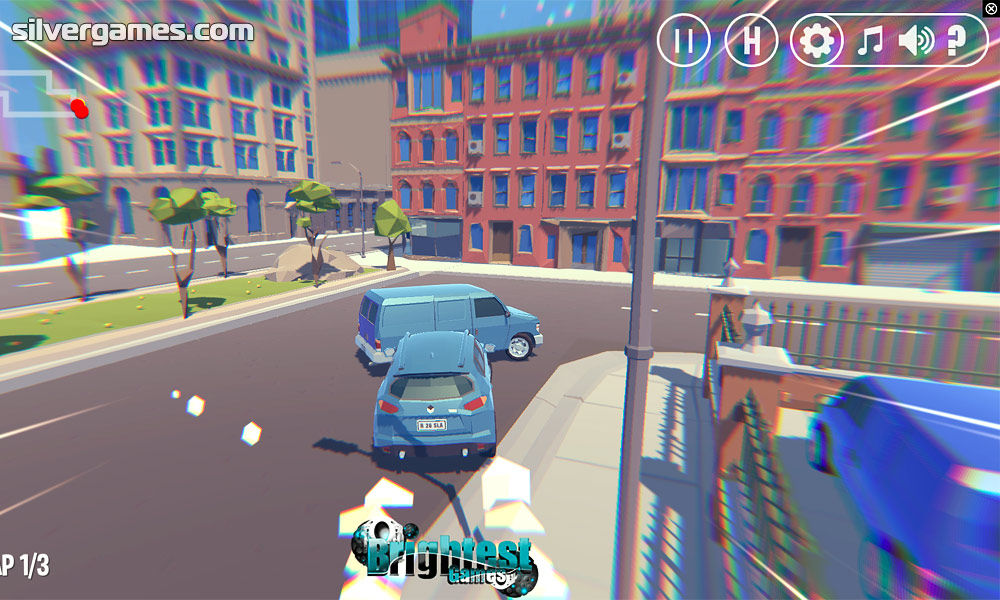This screenshot has width=1000, height=600.
Task: Close the overlay with the corner X
Action: tap(991, 9)
